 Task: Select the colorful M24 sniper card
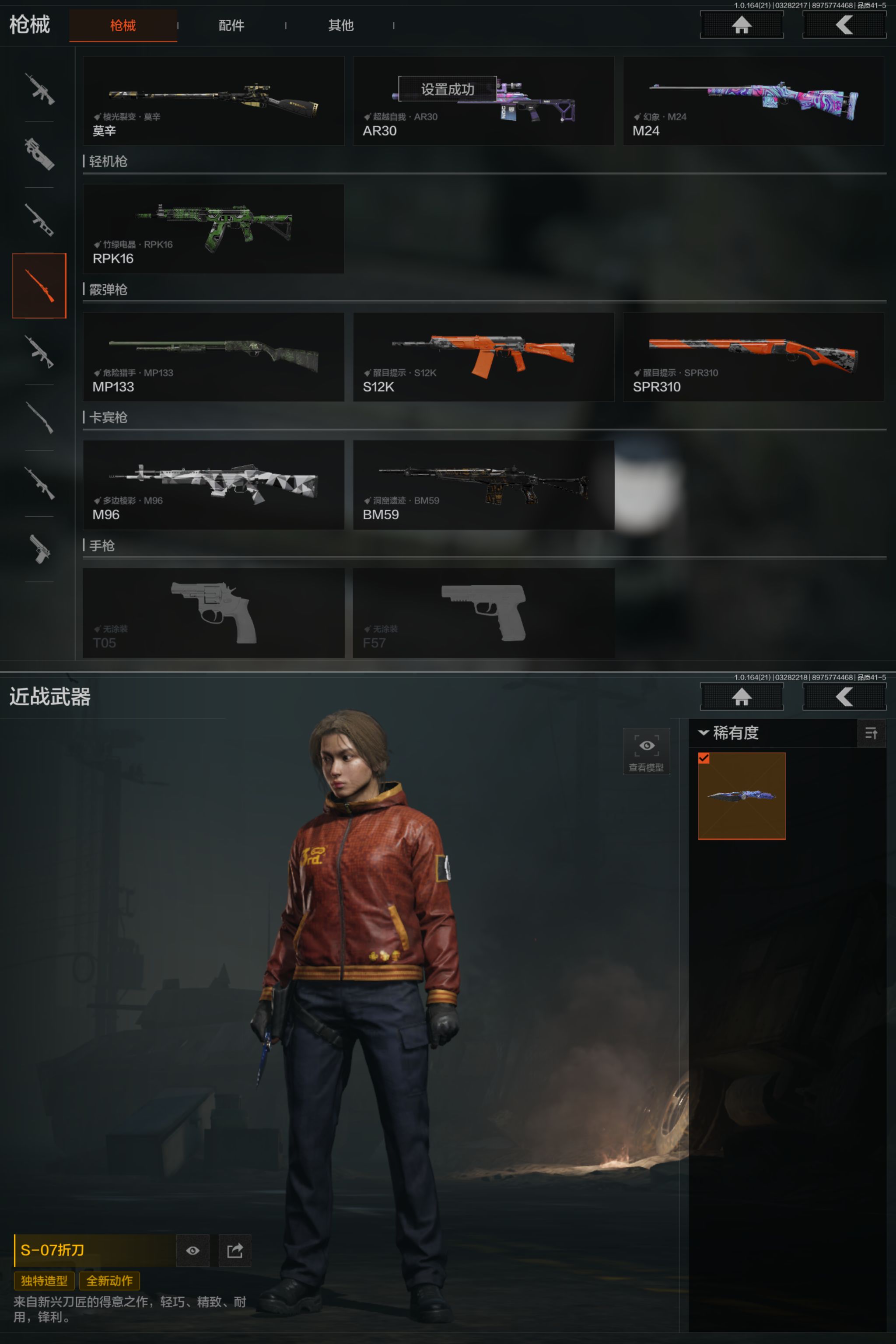click(x=752, y=101)
